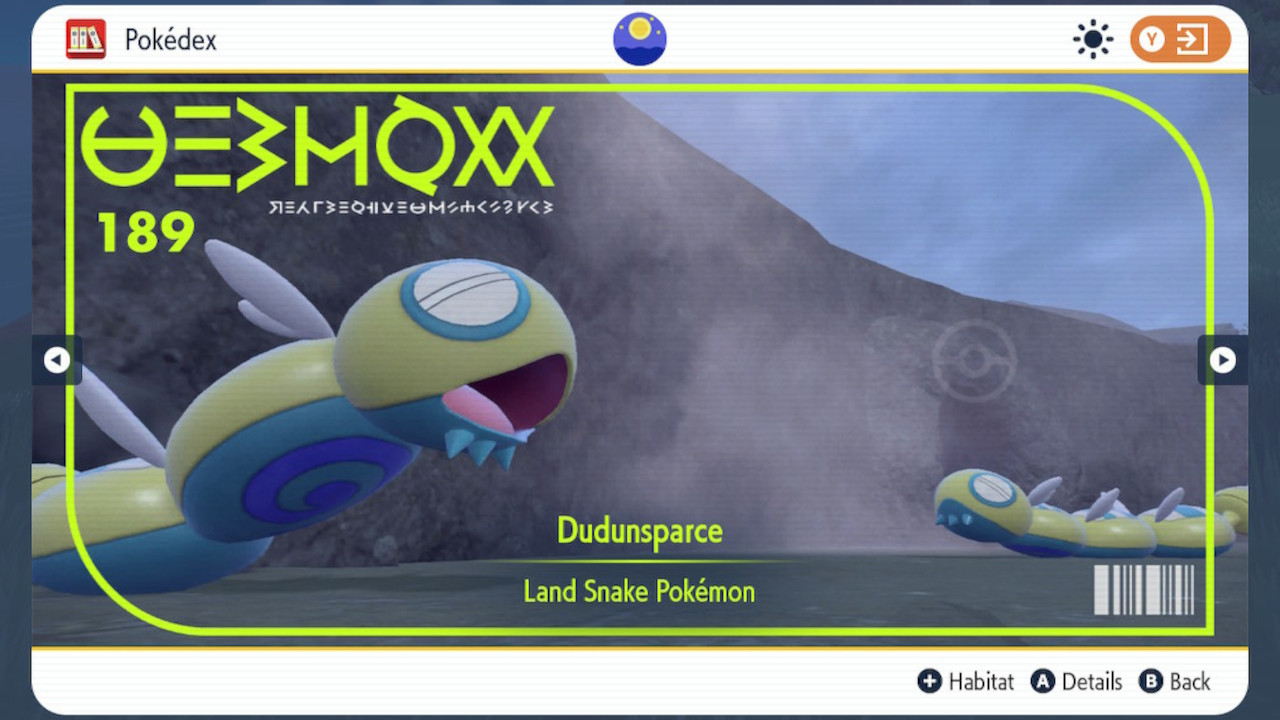
Task: Expand the previous entry with the left arrow
Action: [58, 360]
